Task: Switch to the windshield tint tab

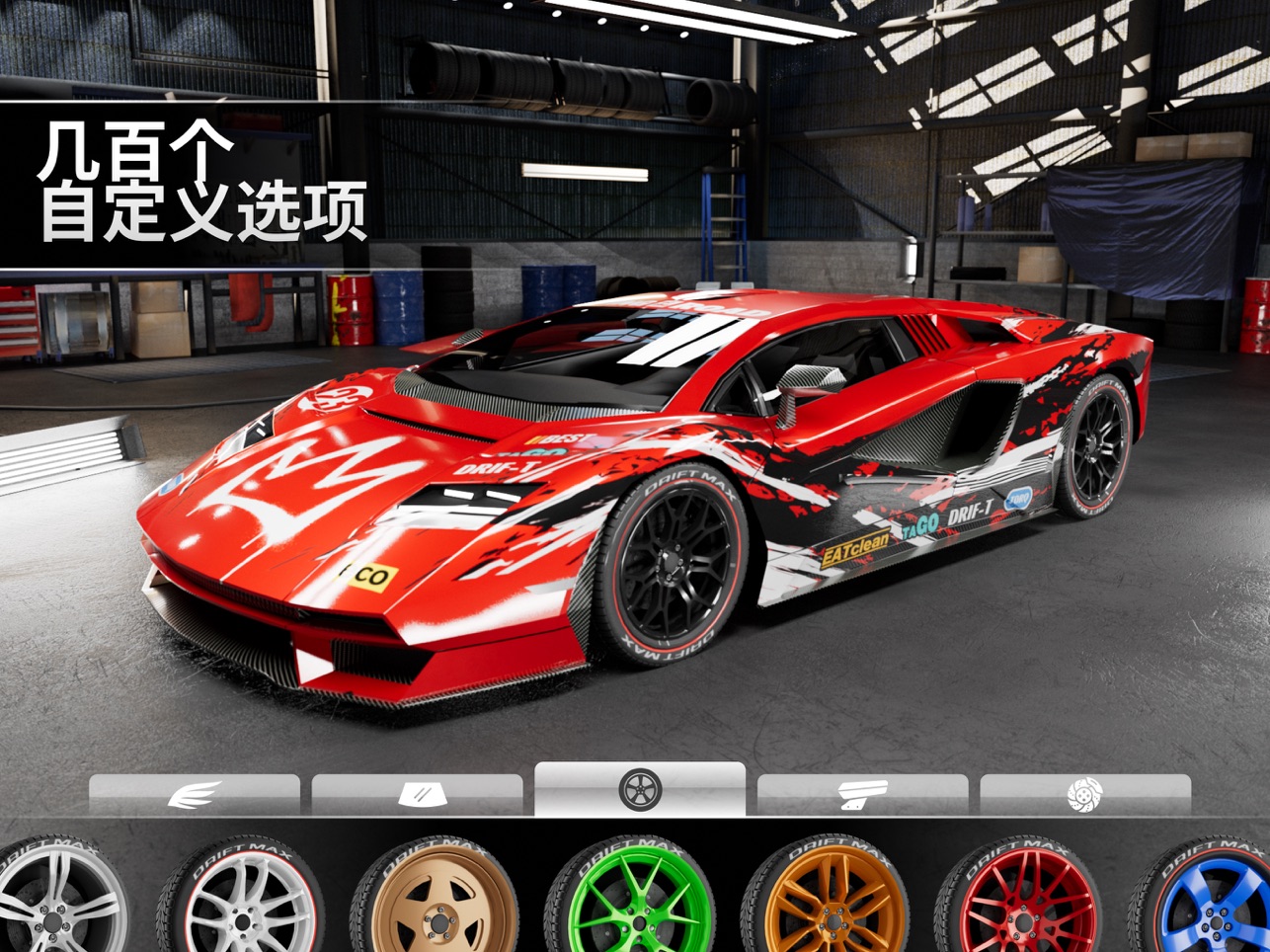Action: [417, 794]
